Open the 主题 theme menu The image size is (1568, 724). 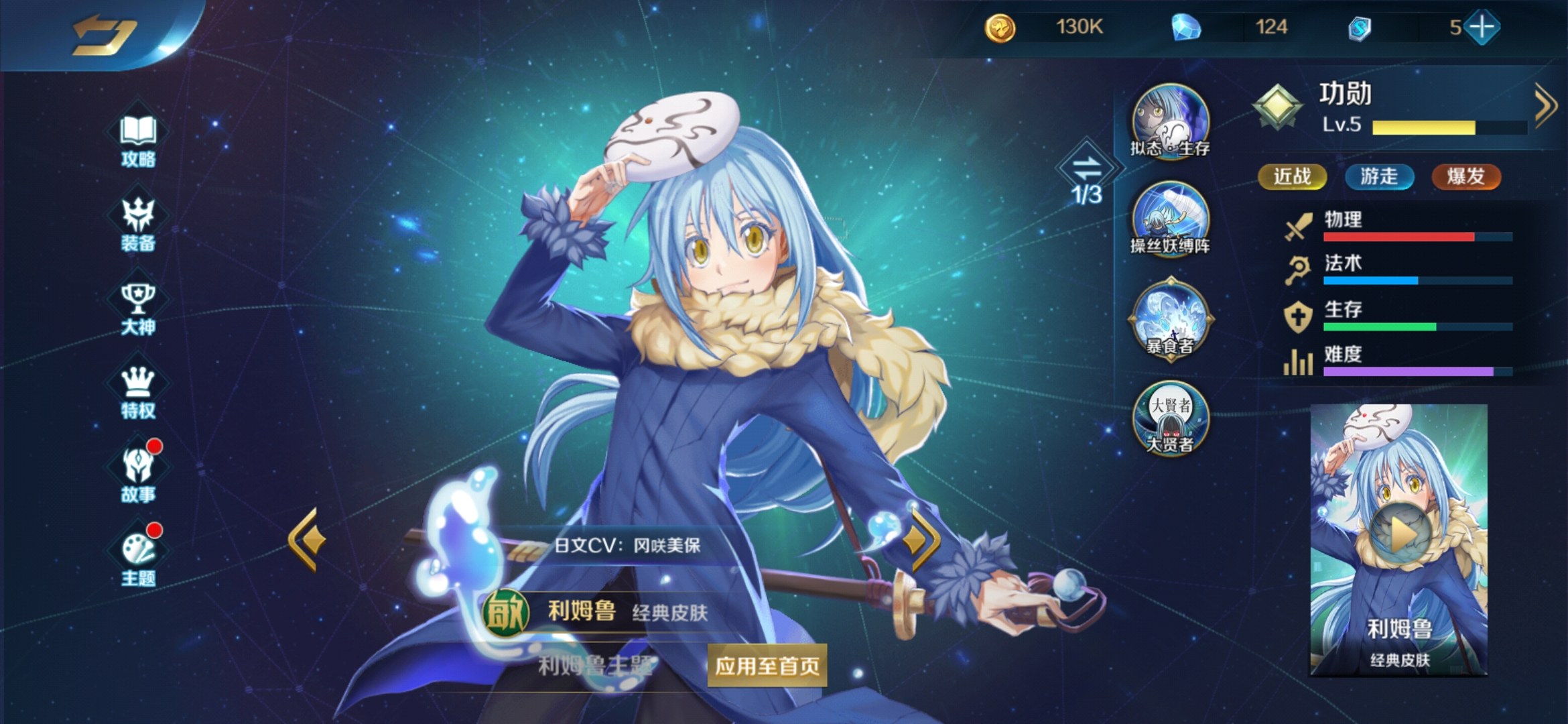tap(138, 558)
